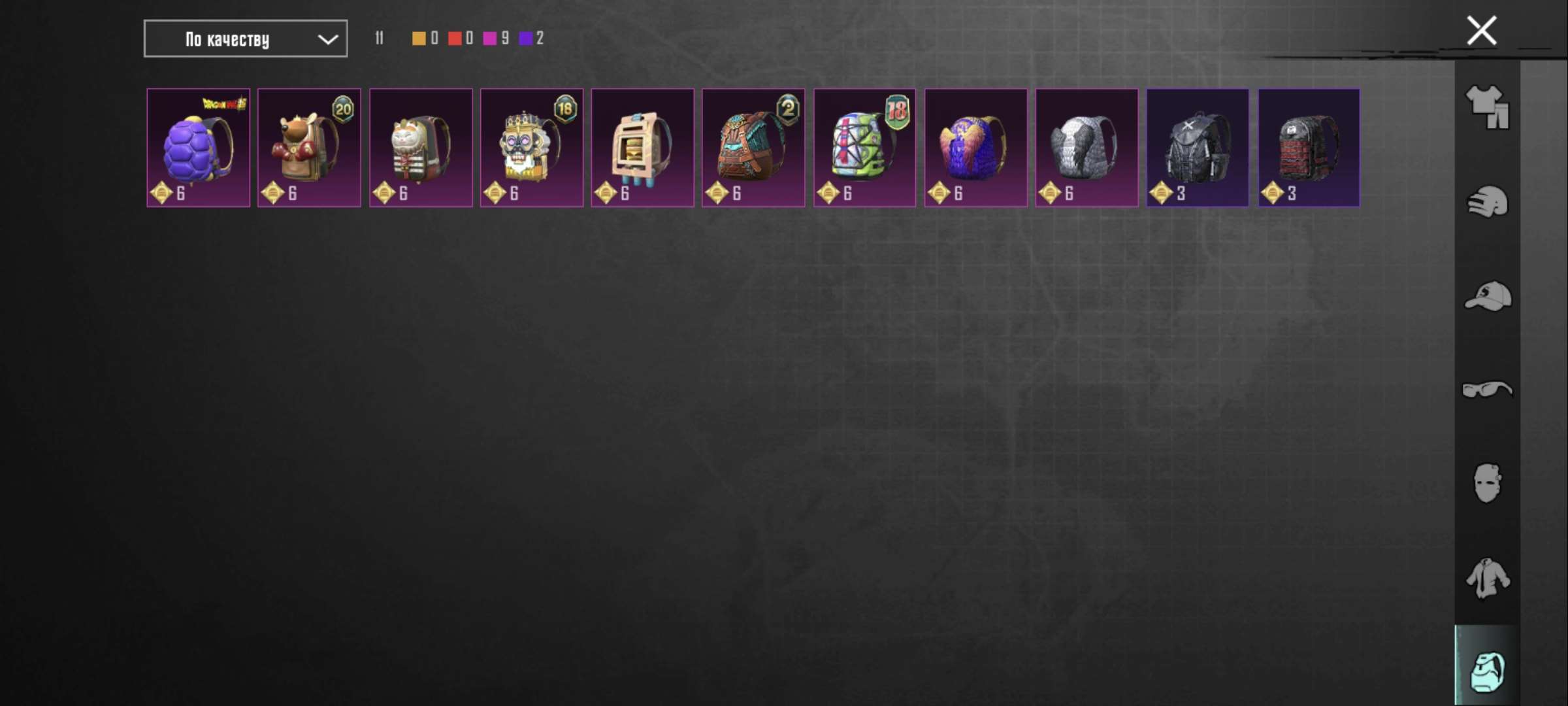Viewport: 1568px width, 706px height.
Task: Open the helmet category tab
Action: click(x=1487, y=202)
